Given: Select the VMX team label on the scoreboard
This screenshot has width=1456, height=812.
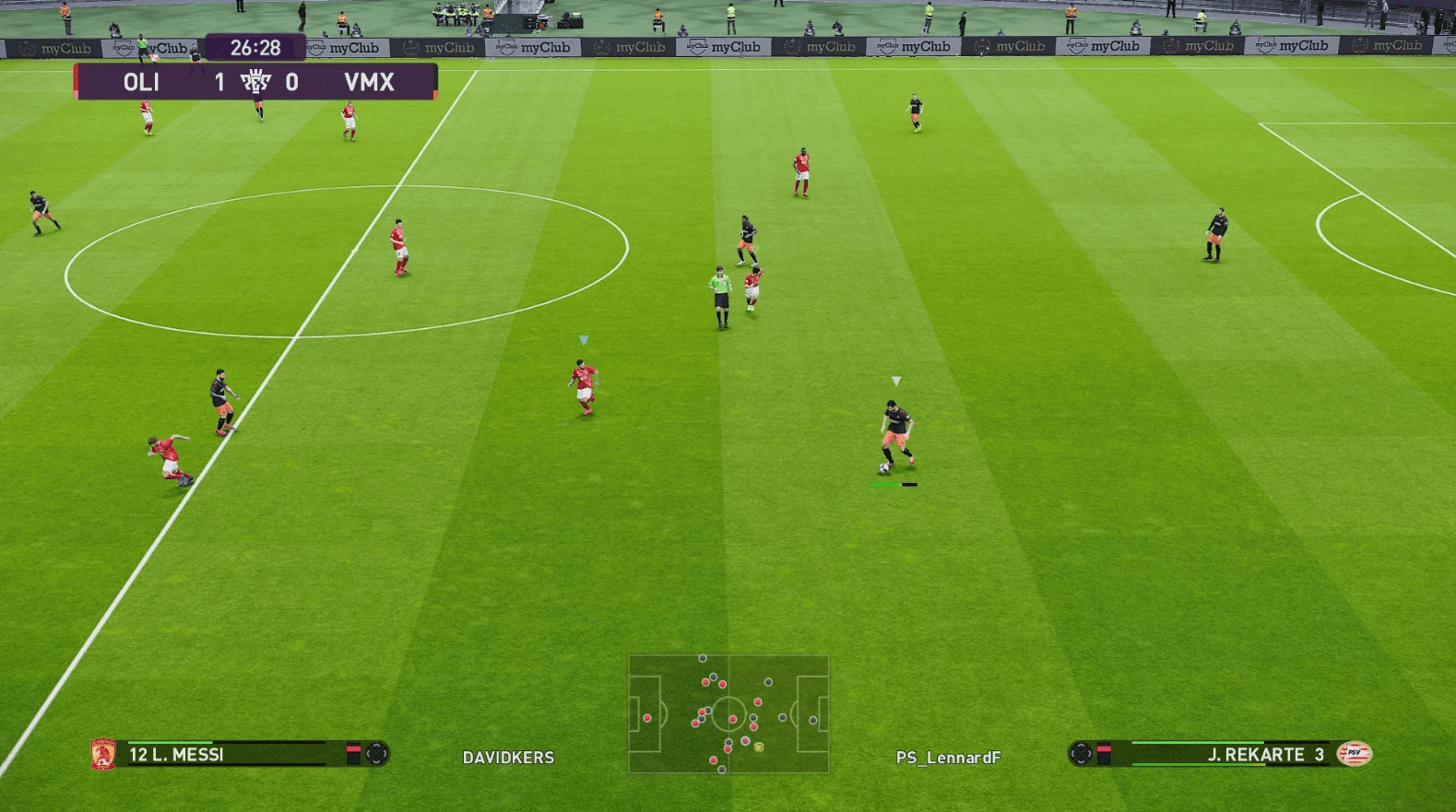Looking at the screenshot, I should tap(369, 82).
